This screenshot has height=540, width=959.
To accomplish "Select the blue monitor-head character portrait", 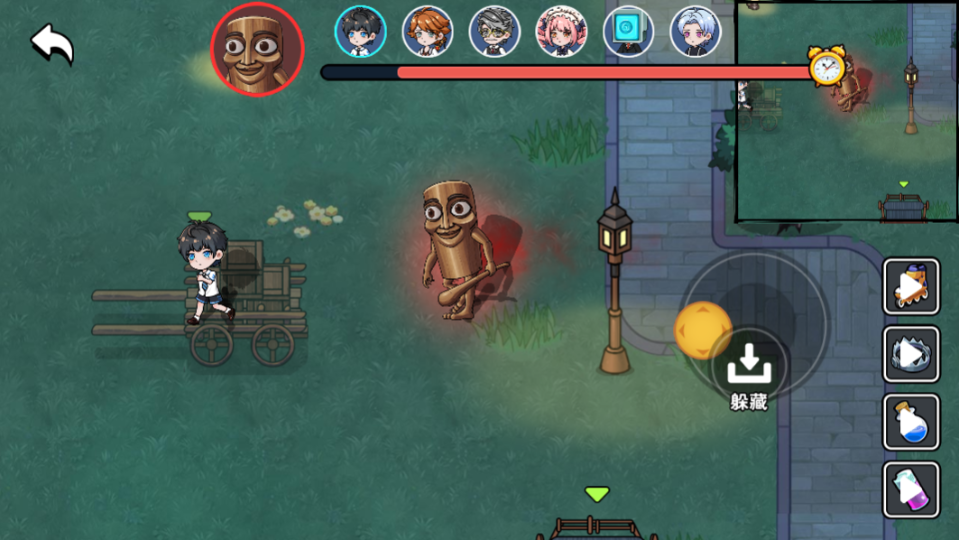I will pos(628,32).
